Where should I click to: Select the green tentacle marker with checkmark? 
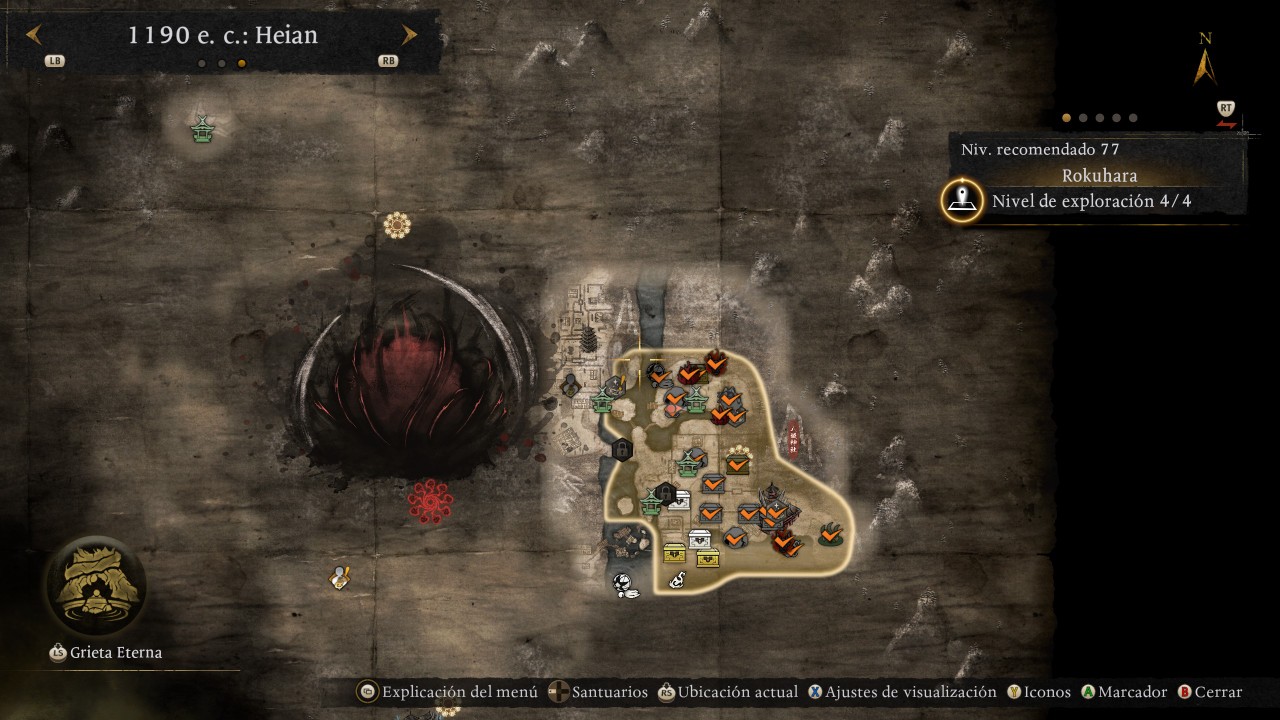(830, 535)
